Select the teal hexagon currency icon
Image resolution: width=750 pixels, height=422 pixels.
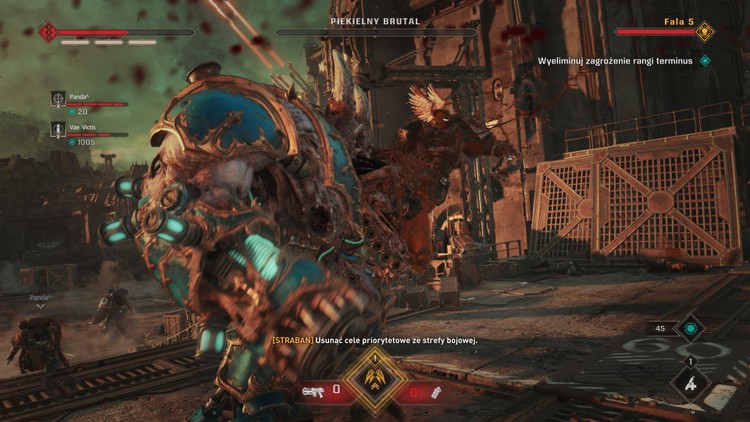pos(689,328)
